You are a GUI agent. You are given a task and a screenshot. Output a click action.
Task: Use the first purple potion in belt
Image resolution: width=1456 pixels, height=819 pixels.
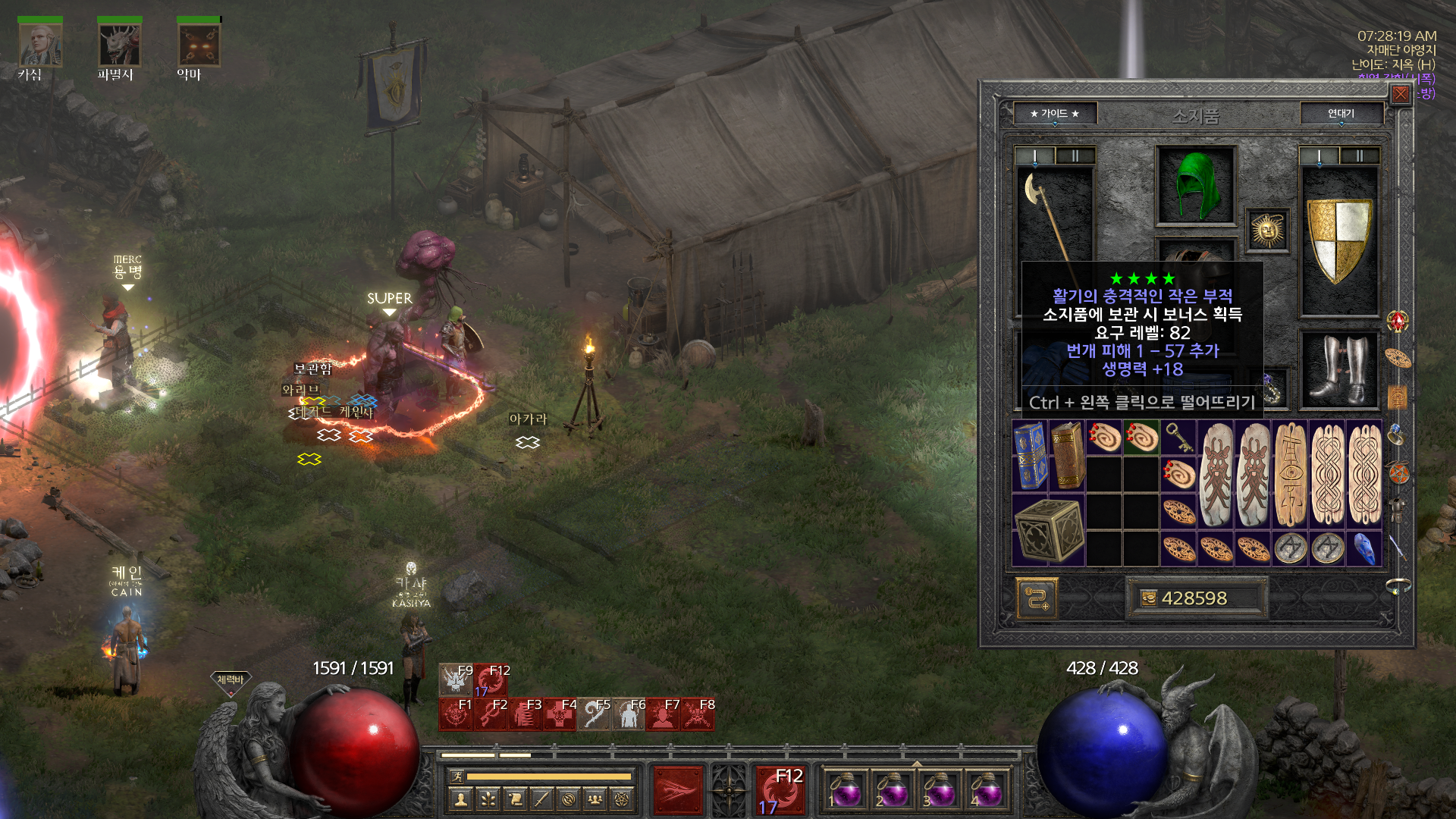844,791
